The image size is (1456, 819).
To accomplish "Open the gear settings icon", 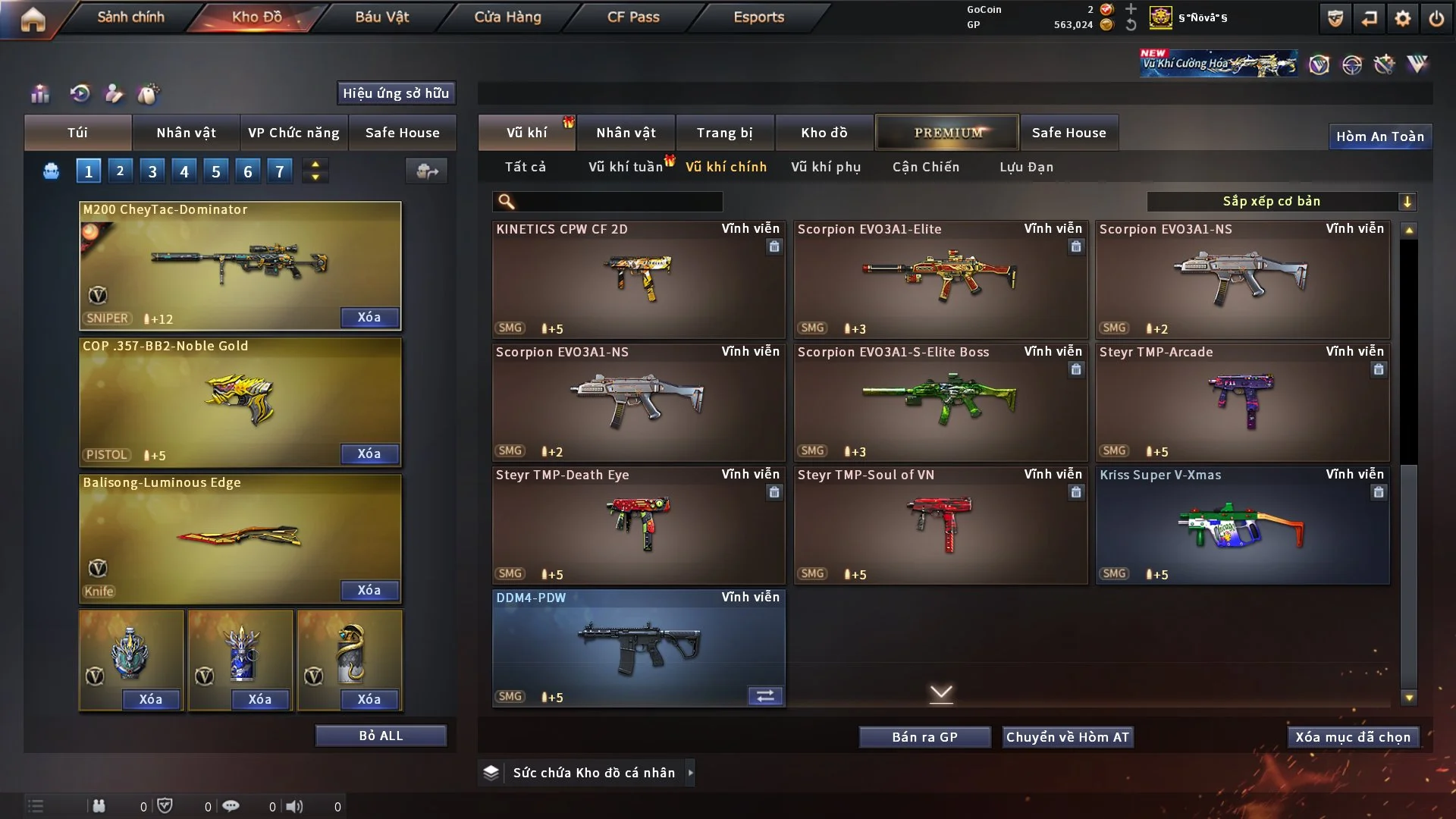I will tap(1402, 18).
